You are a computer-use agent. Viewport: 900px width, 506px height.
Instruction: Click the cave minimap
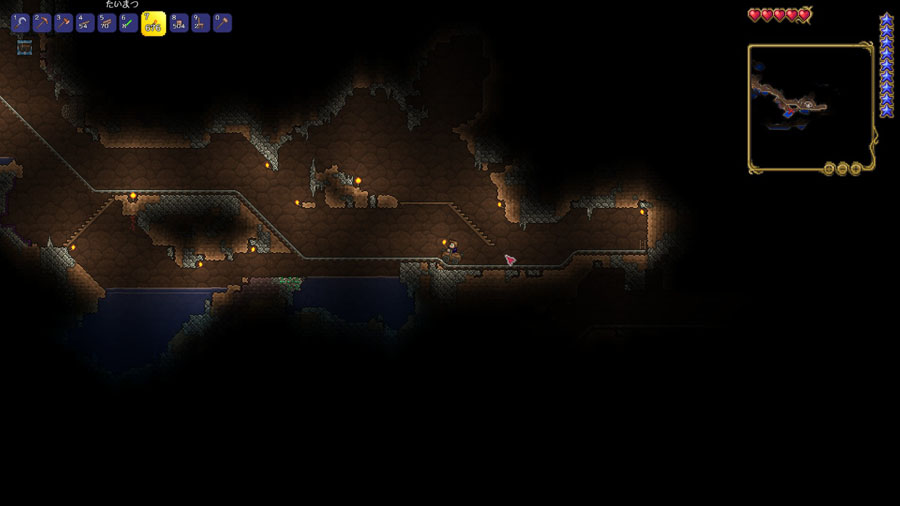[810, 105]
